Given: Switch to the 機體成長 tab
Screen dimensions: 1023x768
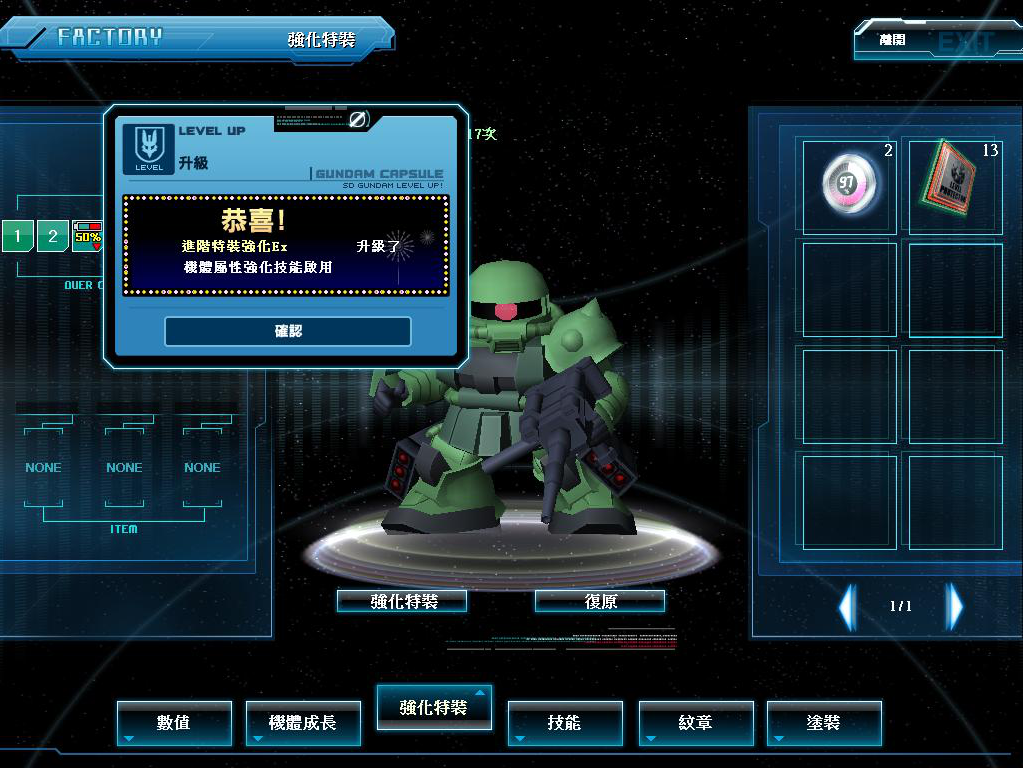Looking at the screenshot, I should 303,722.
